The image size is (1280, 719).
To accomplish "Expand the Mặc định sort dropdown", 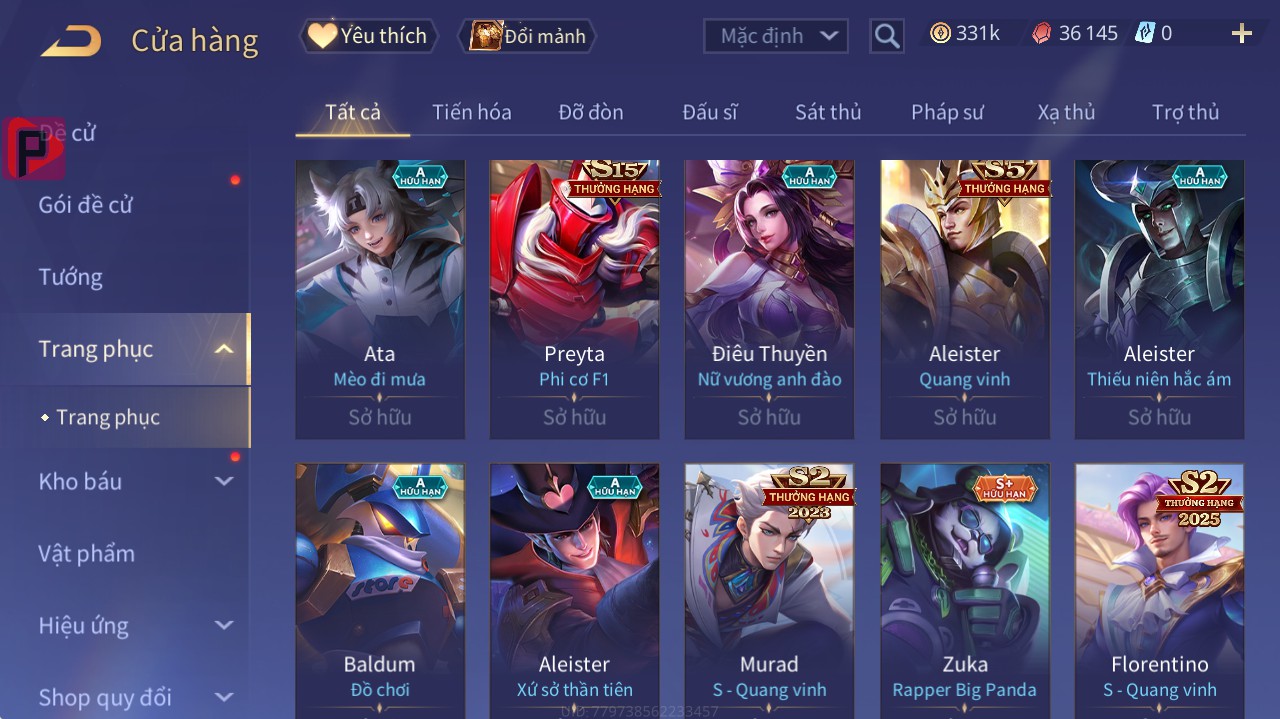I will (776, 36).
